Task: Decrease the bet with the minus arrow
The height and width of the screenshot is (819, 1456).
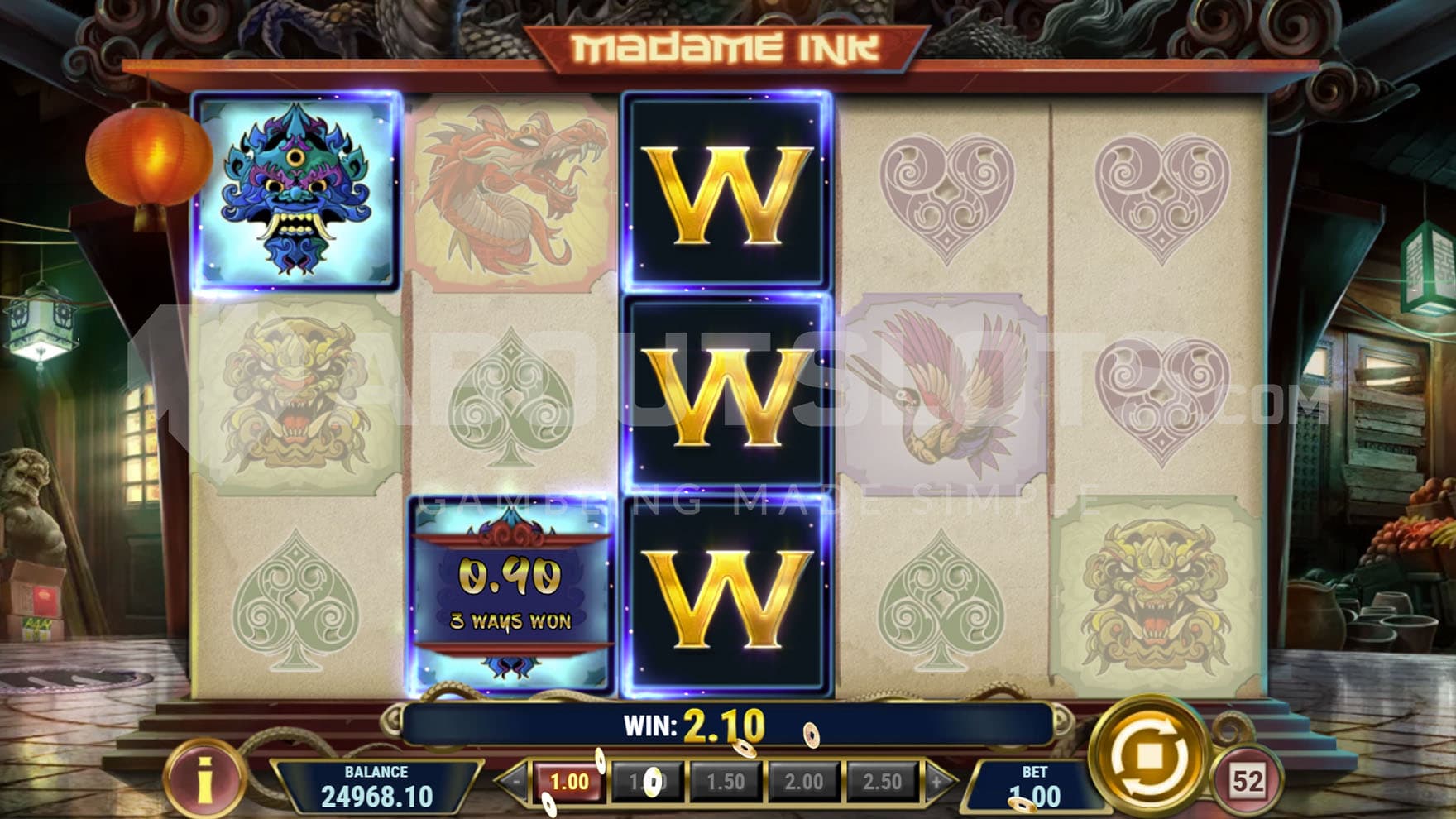Action: pos(516,782)
